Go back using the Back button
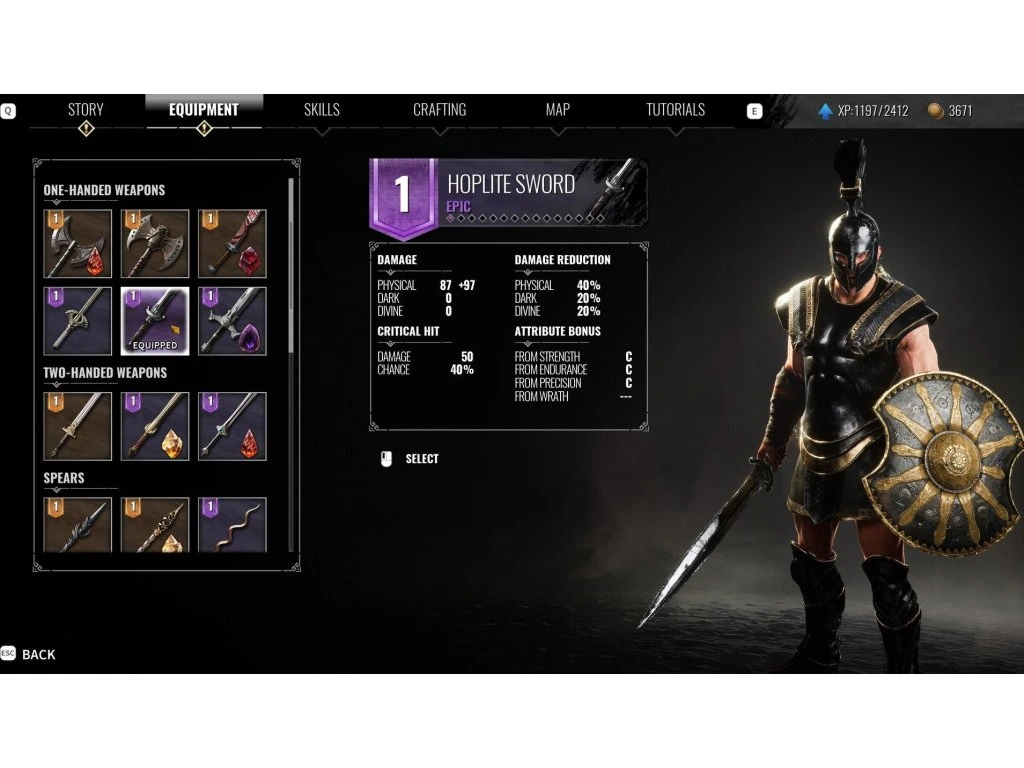Viewport: 1024px width, 768px height. point(38,654)
